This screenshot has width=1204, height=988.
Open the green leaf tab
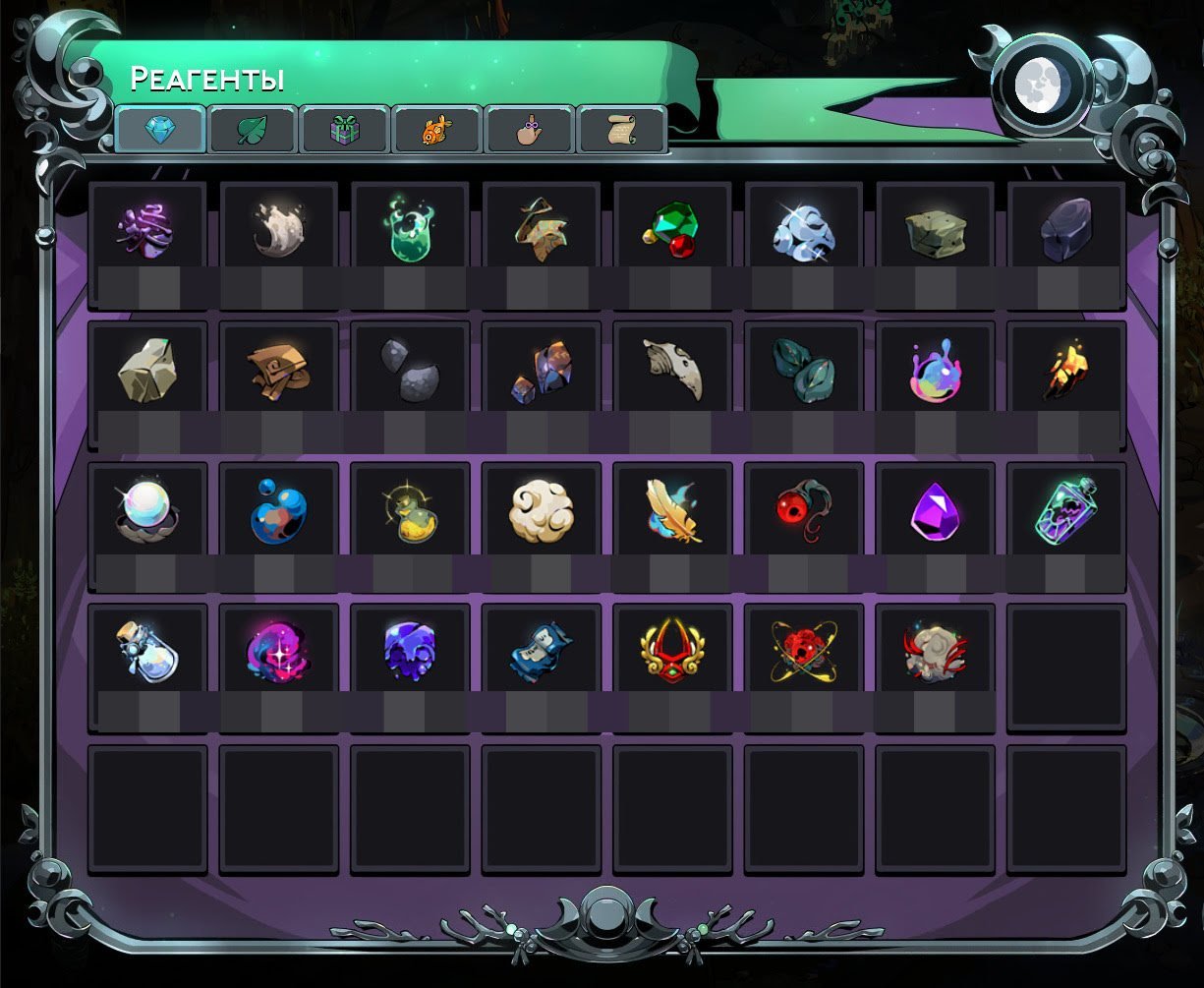pos(253,129)
